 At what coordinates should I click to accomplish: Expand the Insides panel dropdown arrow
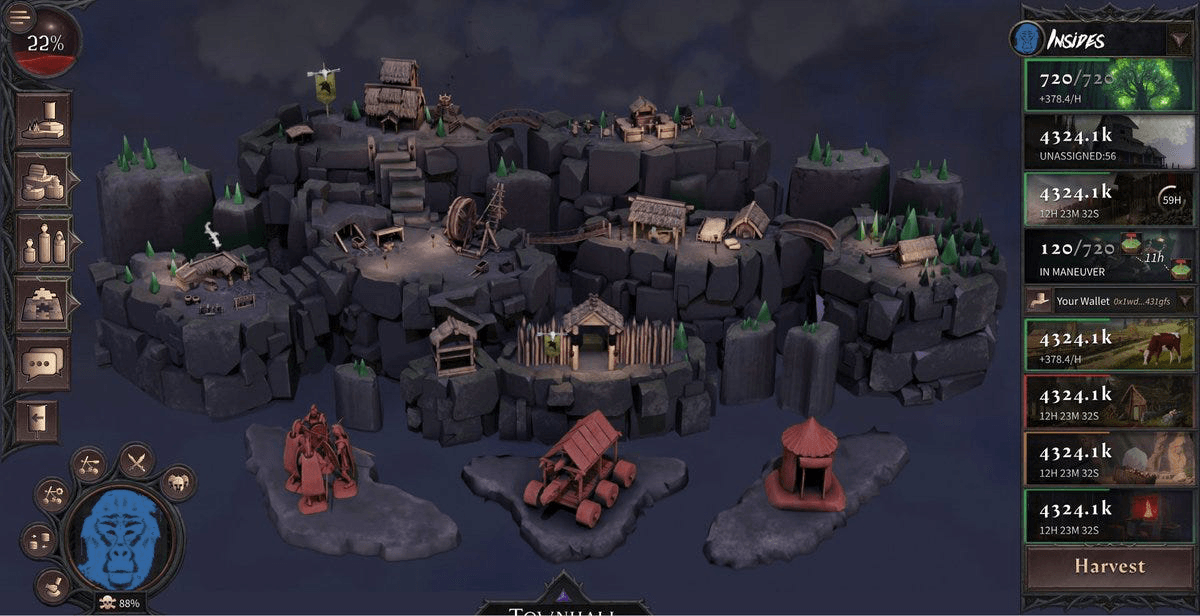1176,40
